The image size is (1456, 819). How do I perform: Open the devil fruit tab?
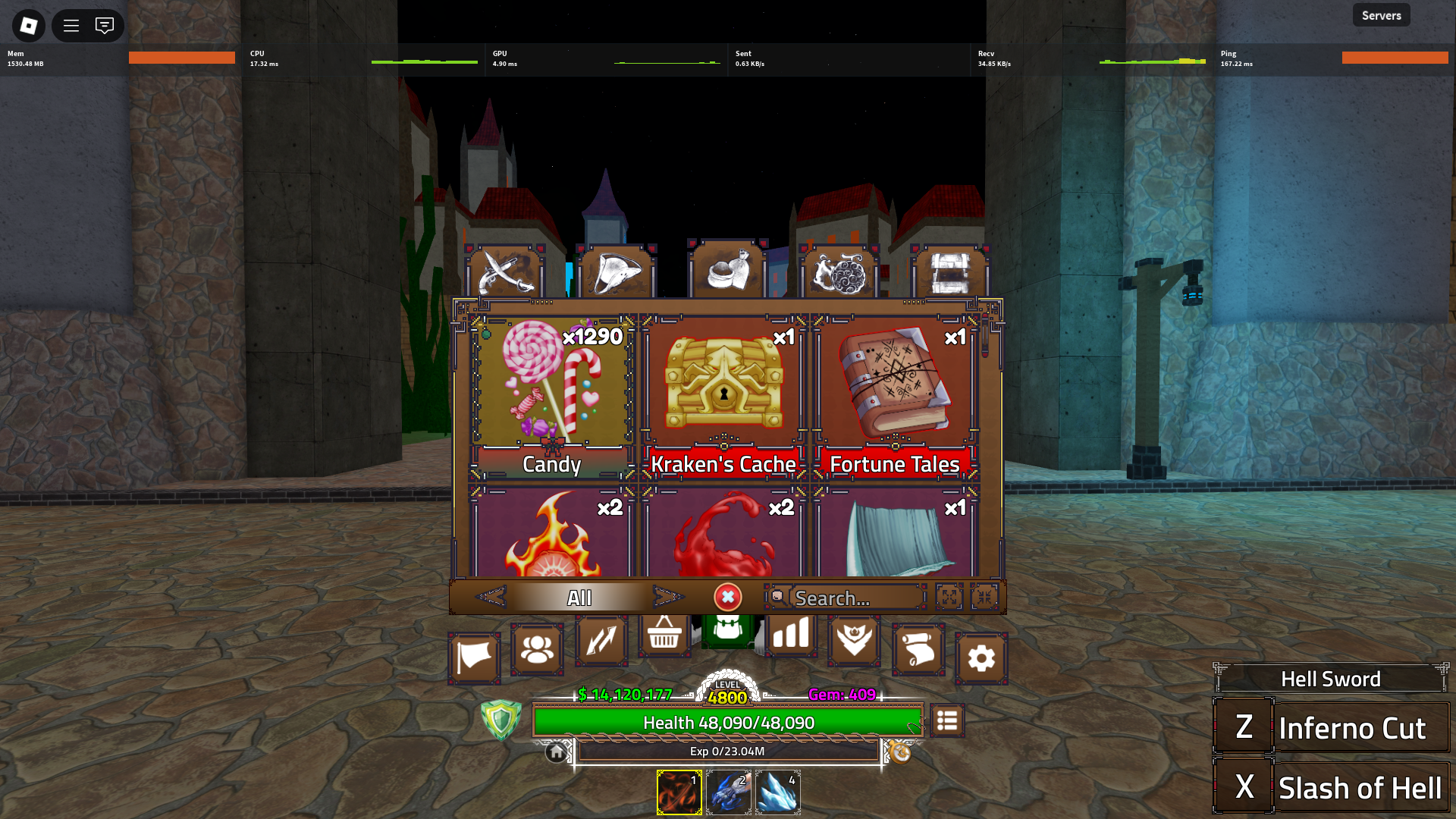839,272
